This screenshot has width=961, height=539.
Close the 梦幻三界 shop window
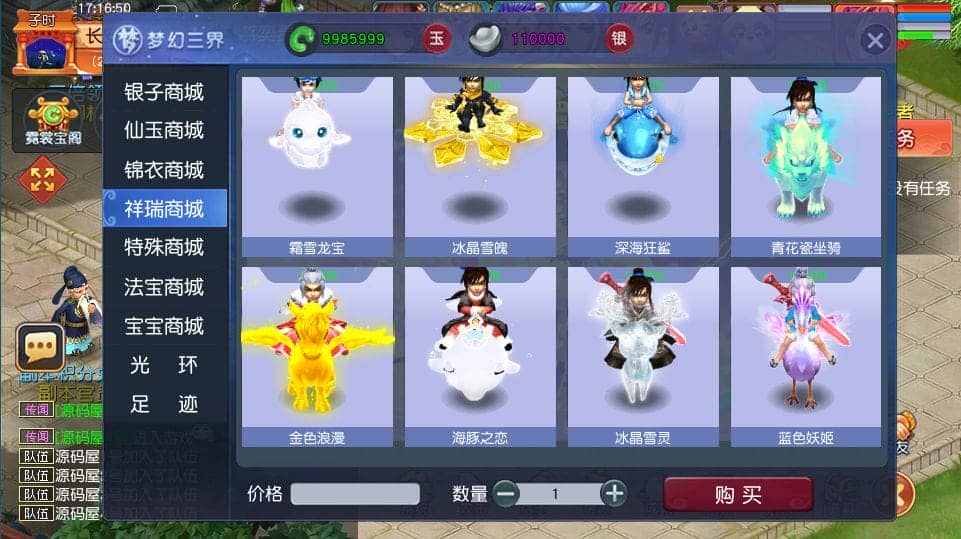coord(875,40)
